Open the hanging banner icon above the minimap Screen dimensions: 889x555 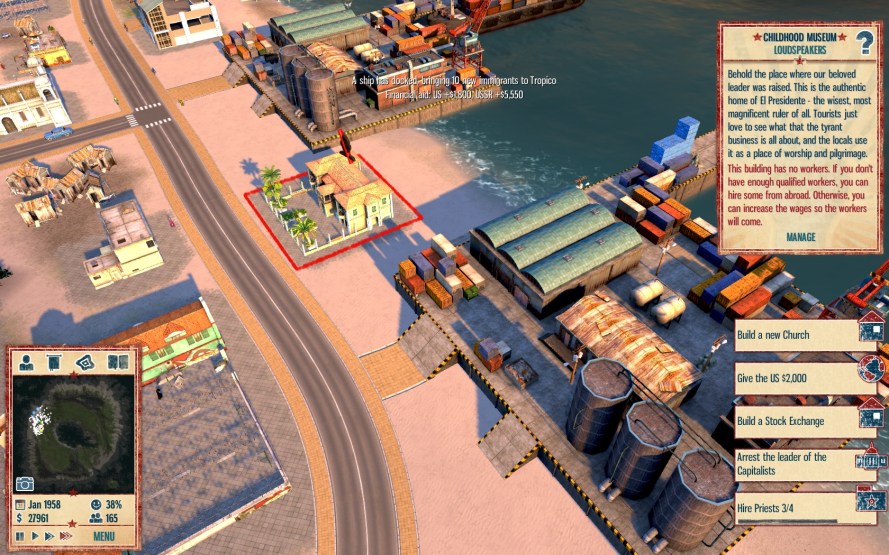tap(55, 362)
